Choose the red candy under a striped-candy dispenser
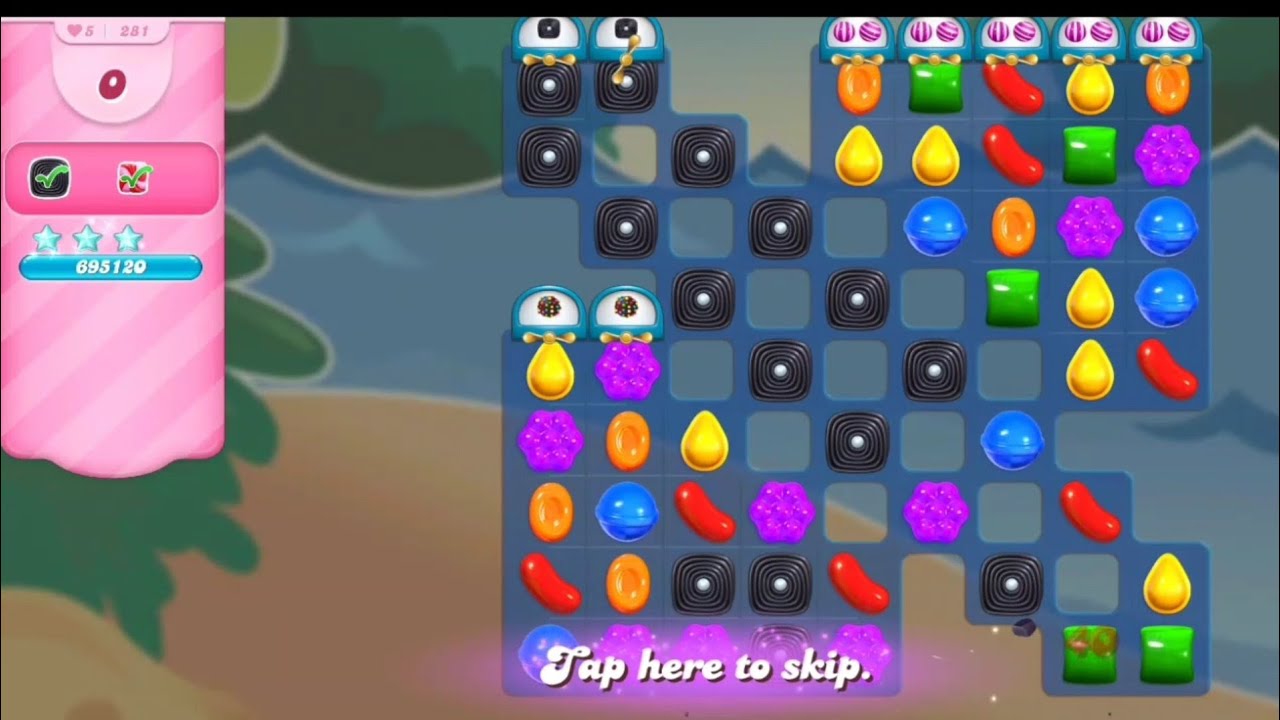Viewport: 1280px width, 720px height. 1012,86
